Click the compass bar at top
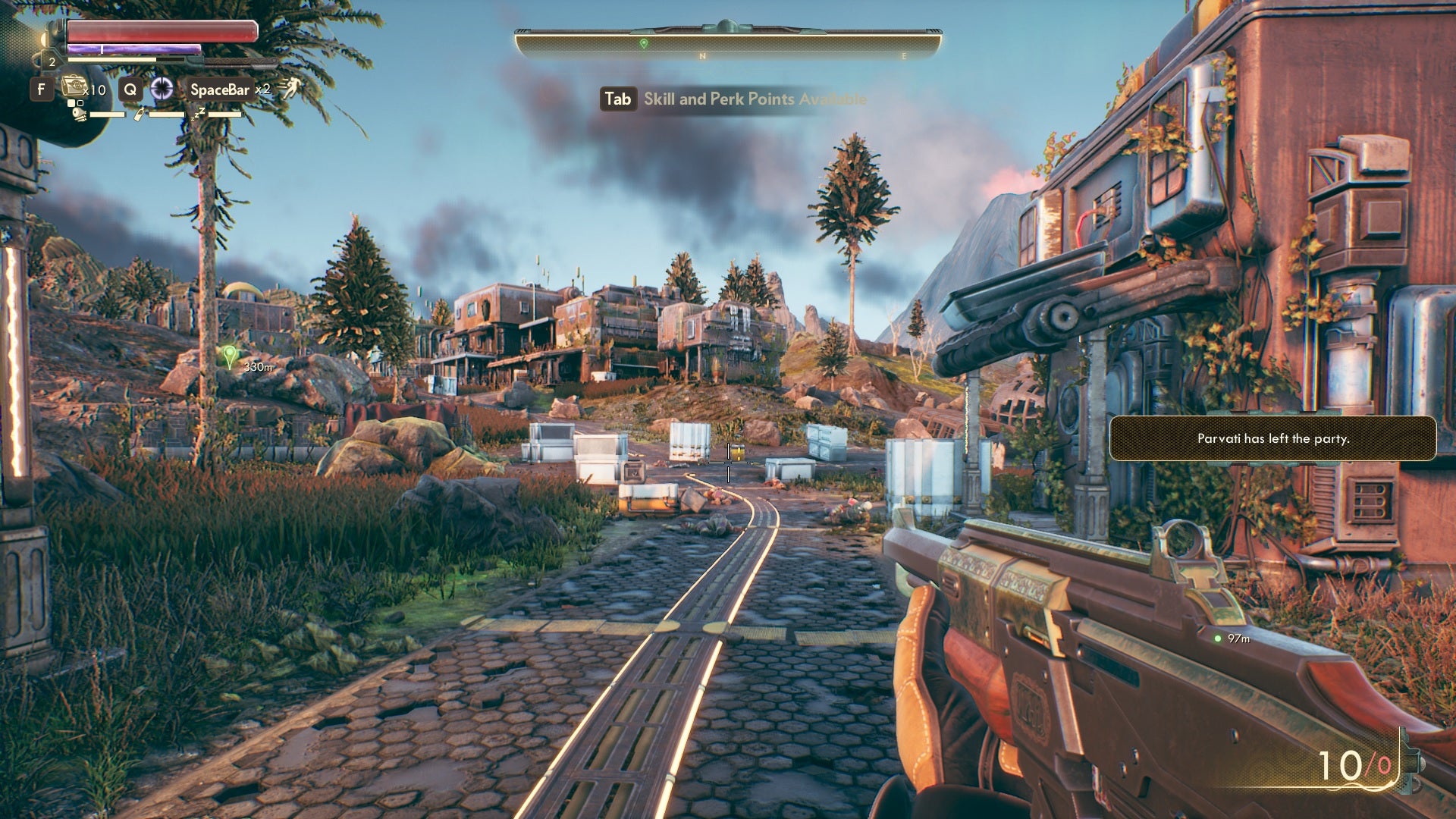The height and width of the screenshot is (819, 1456). pyautogui.click(x=728, y=42)
